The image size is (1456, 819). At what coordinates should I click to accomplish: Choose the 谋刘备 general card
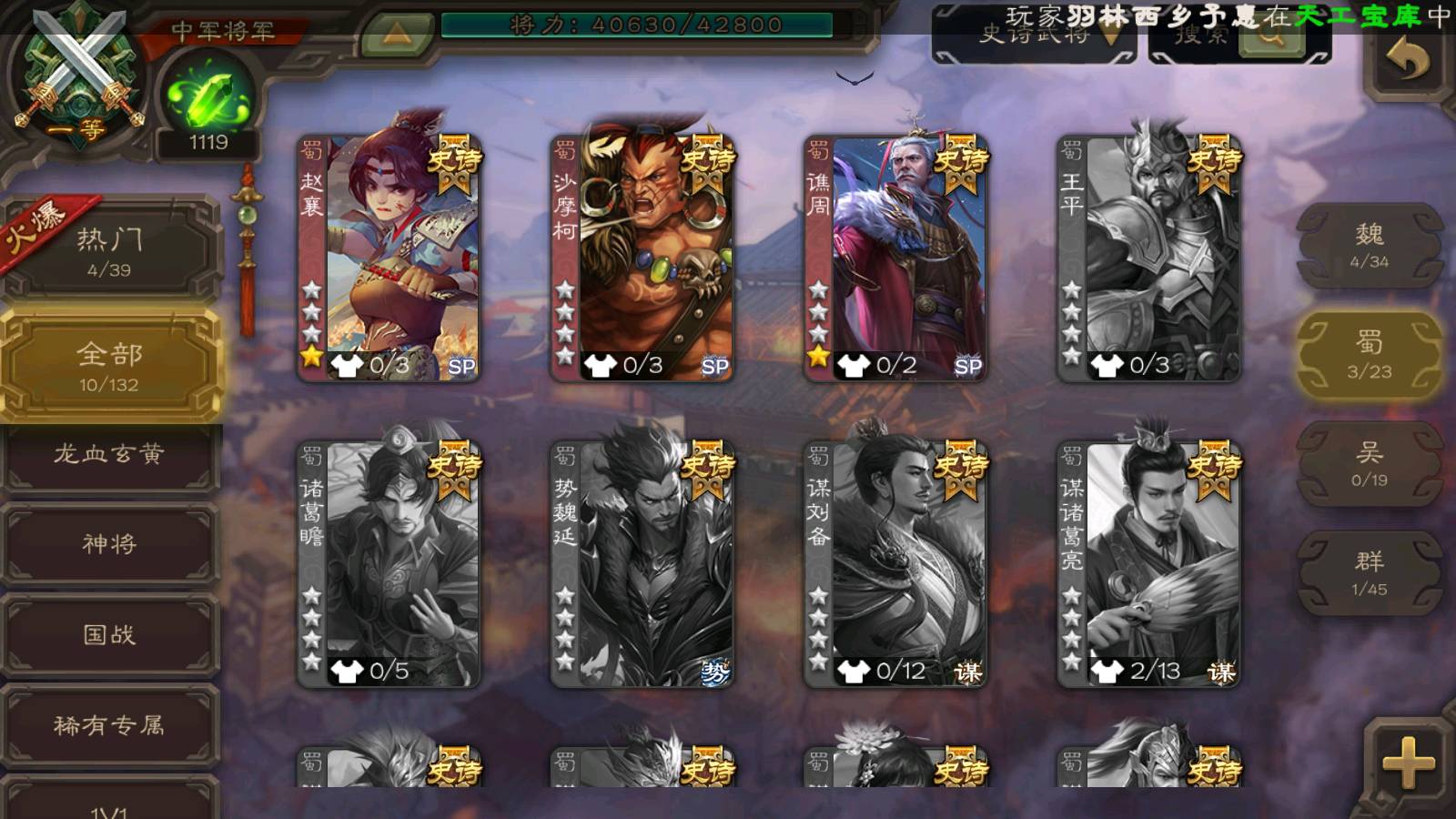coord(896,564)
